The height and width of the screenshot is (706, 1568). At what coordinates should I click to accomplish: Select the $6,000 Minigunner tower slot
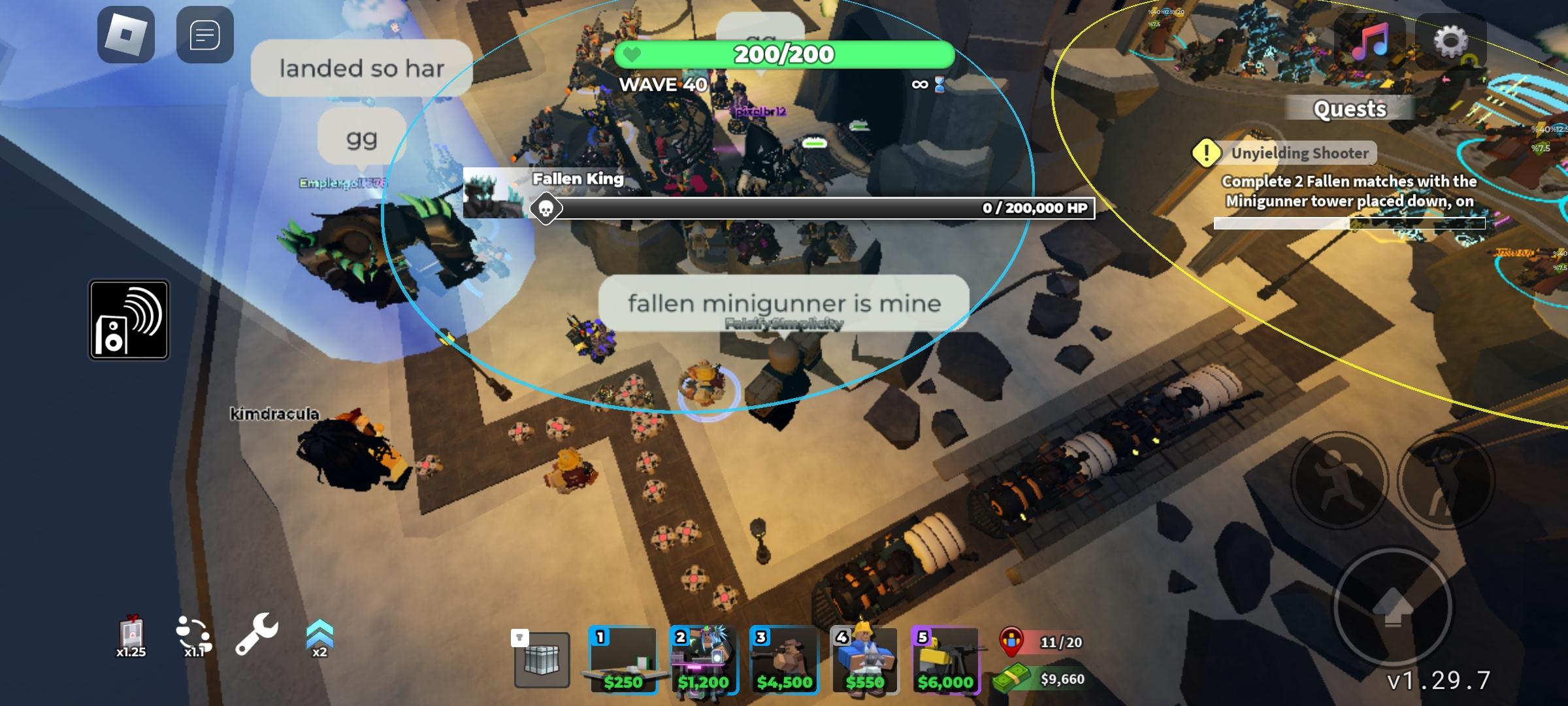tap(945, 660)
